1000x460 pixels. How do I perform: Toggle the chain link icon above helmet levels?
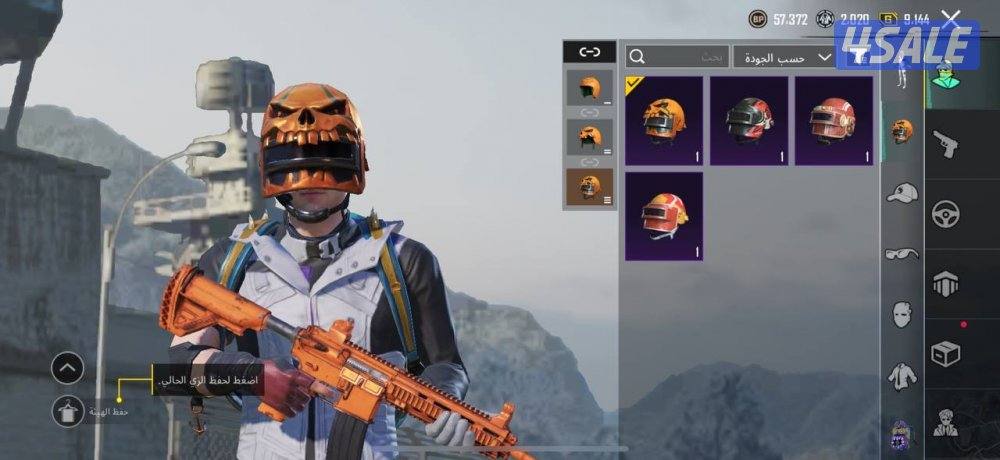pos(590,52)
